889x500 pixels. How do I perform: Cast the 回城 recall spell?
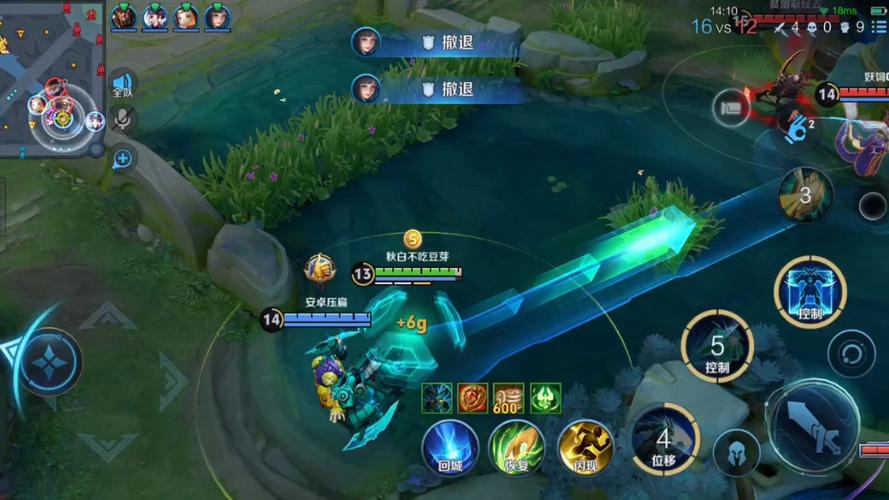449,446
